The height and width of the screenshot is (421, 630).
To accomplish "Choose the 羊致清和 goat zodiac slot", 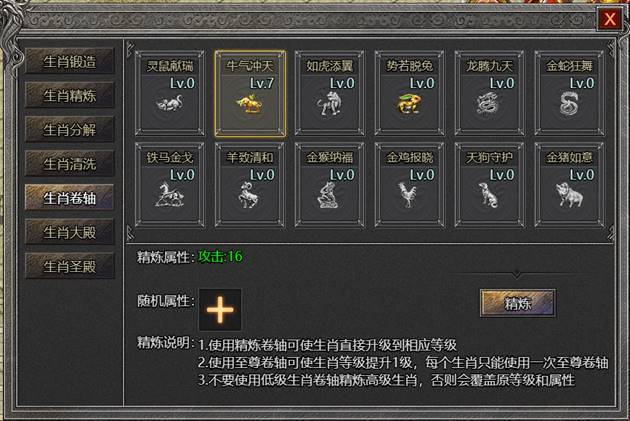I will (250, 183).
